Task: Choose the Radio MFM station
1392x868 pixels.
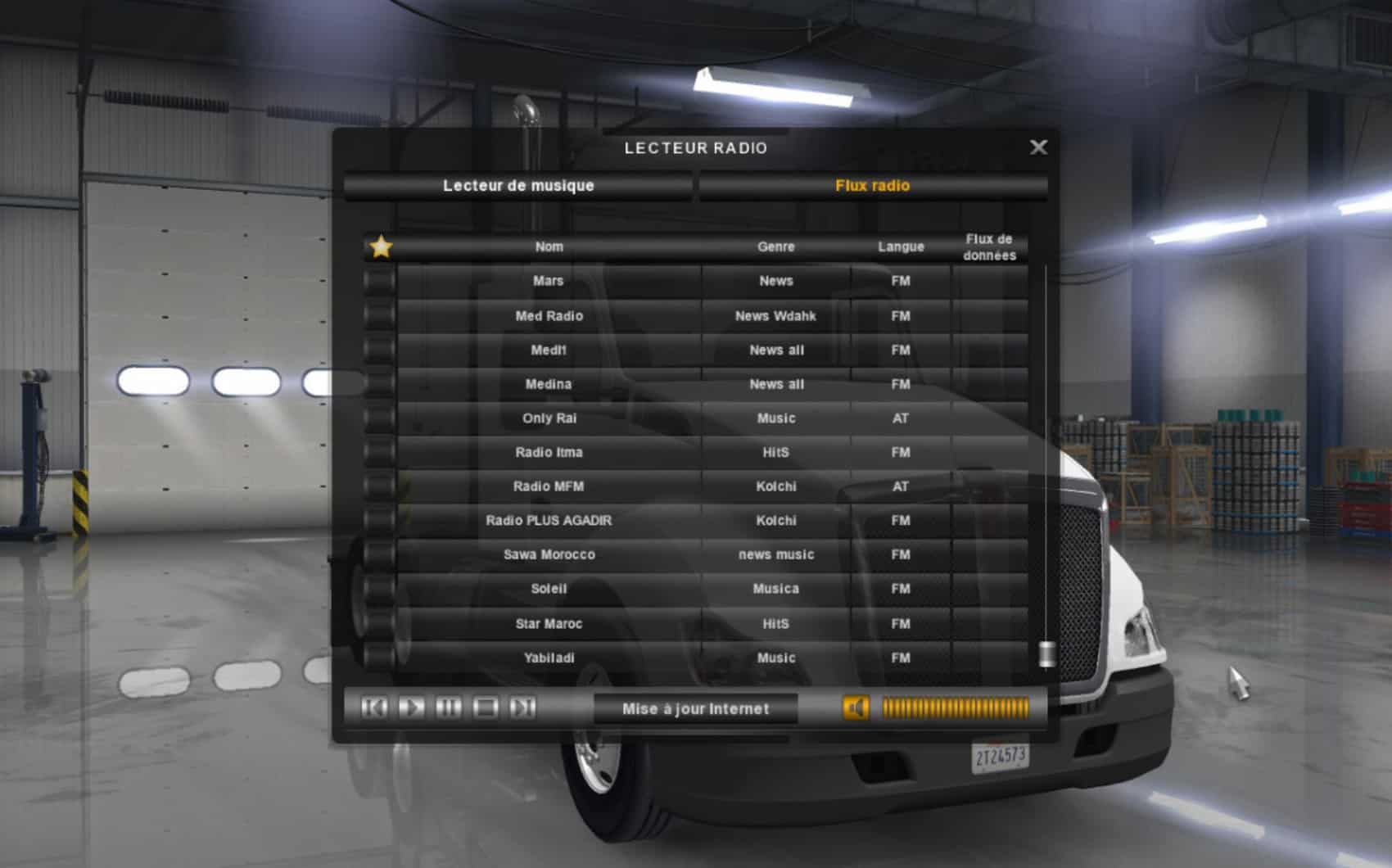Action: 549,486
